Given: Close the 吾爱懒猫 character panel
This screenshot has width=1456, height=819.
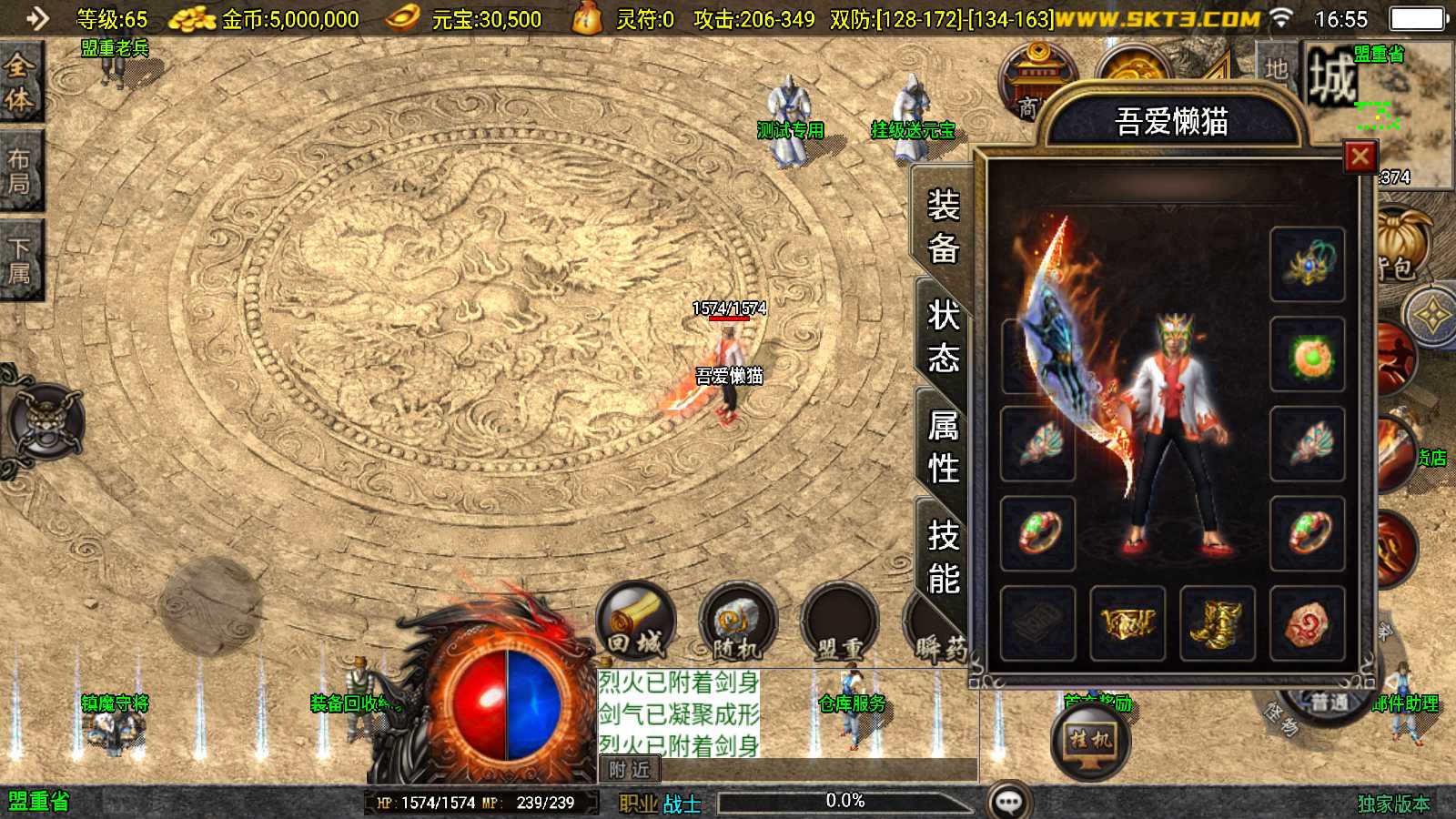Looking at the screenshot, I should point(1360,157).
